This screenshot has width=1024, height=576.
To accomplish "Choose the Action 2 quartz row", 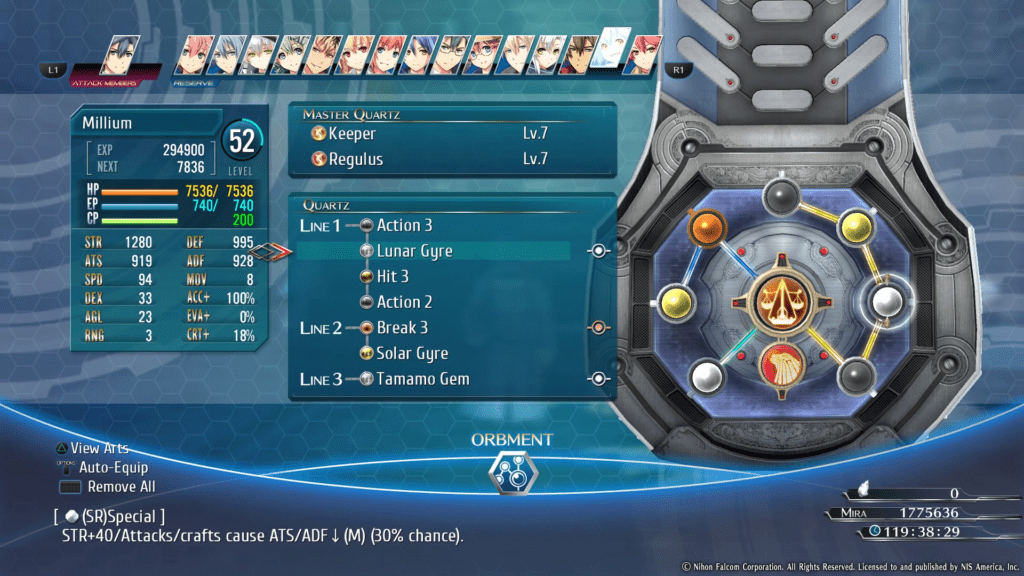I will (x=404, y=302).
